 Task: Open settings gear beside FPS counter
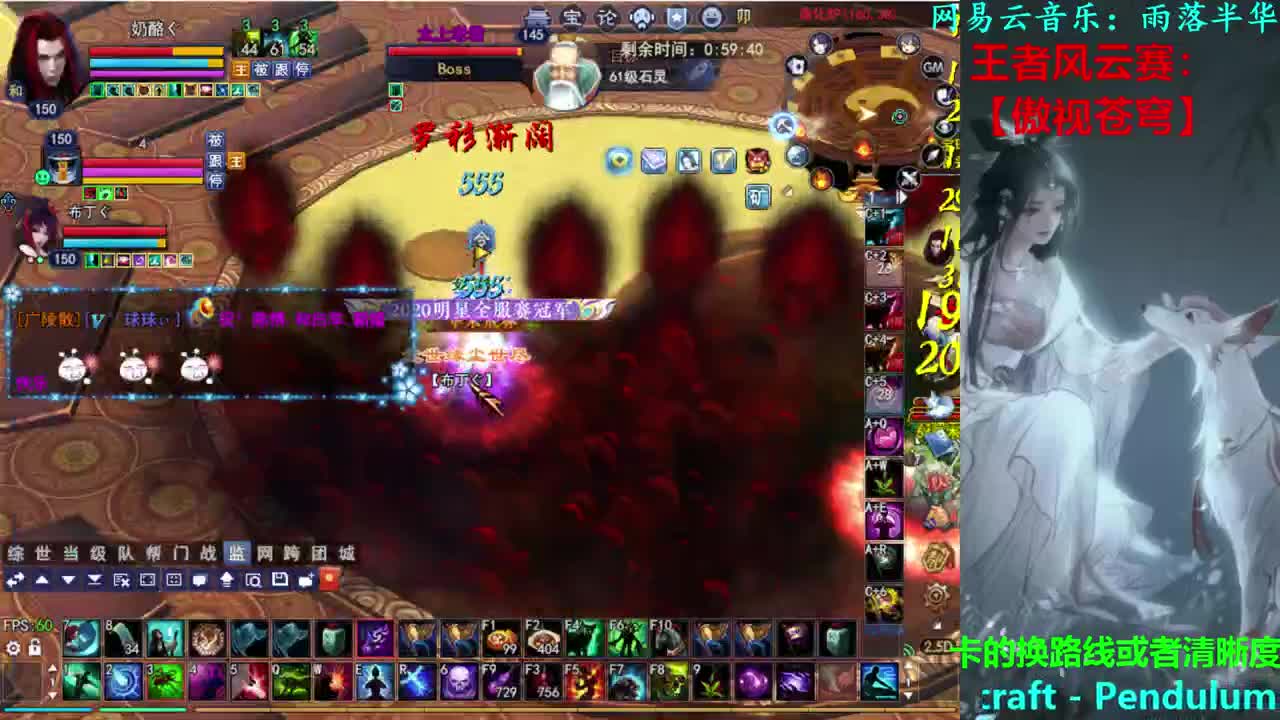pos(12,648)
